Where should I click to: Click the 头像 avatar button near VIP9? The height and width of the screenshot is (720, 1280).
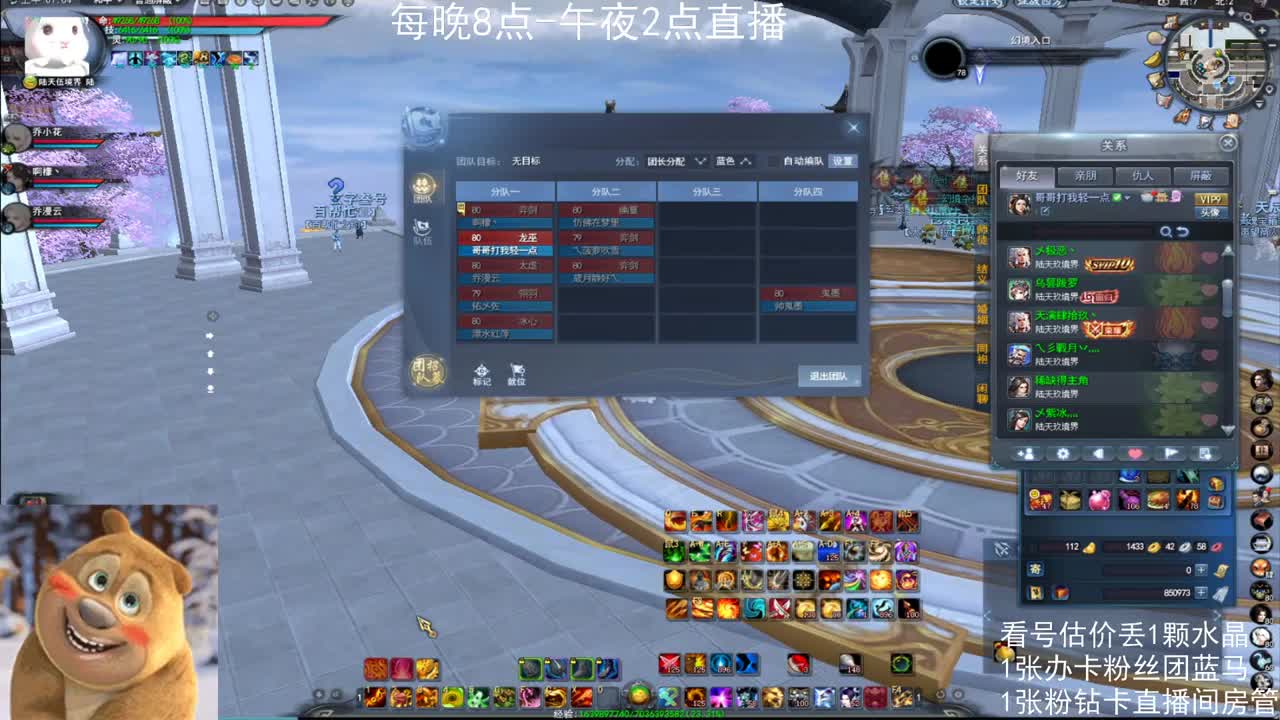click(1211, 211)
